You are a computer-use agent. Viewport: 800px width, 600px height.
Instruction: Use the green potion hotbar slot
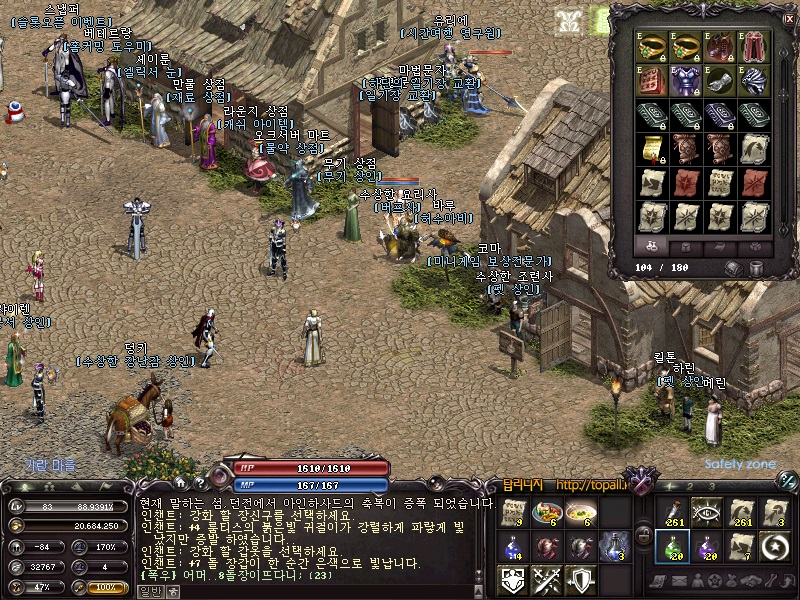pyautogui.click(x=671, y=547)
